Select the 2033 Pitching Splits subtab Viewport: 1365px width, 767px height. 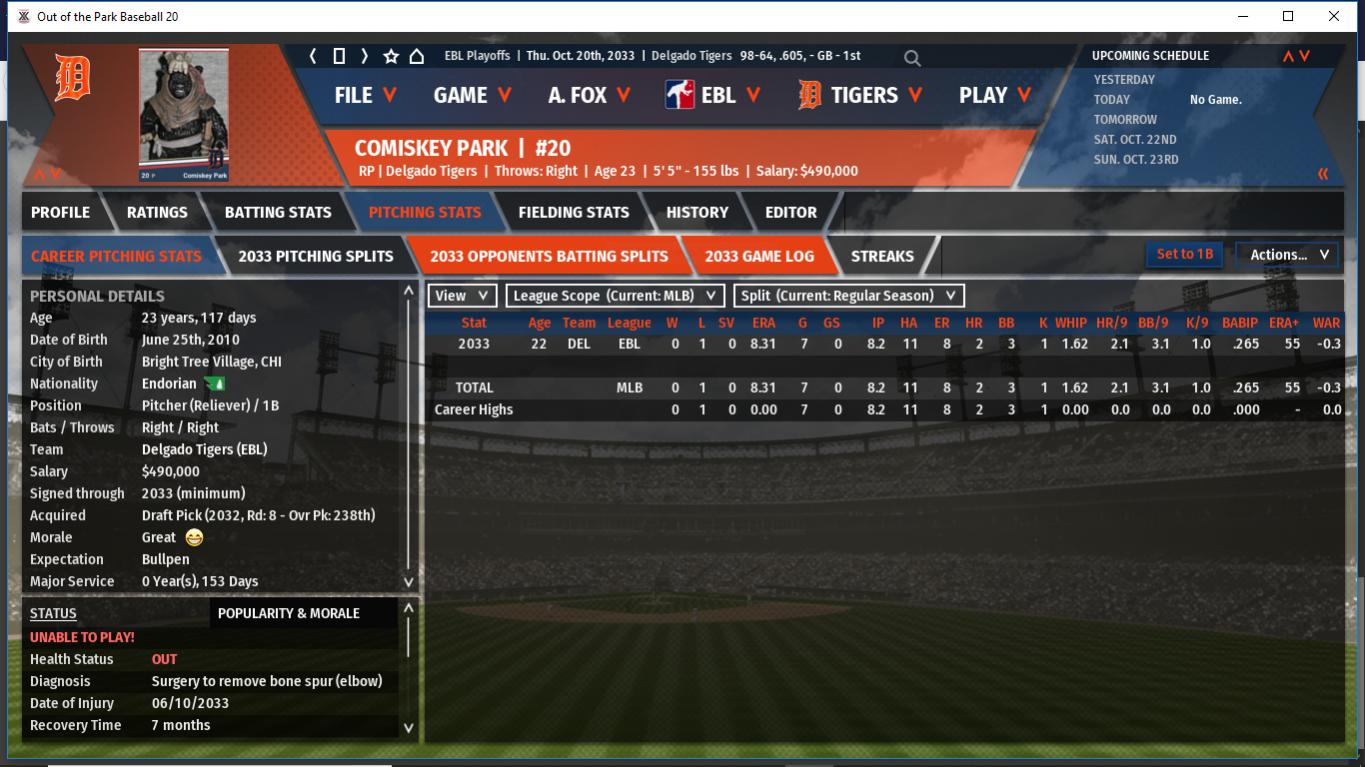pyautogui.click(x=316, y=256)
